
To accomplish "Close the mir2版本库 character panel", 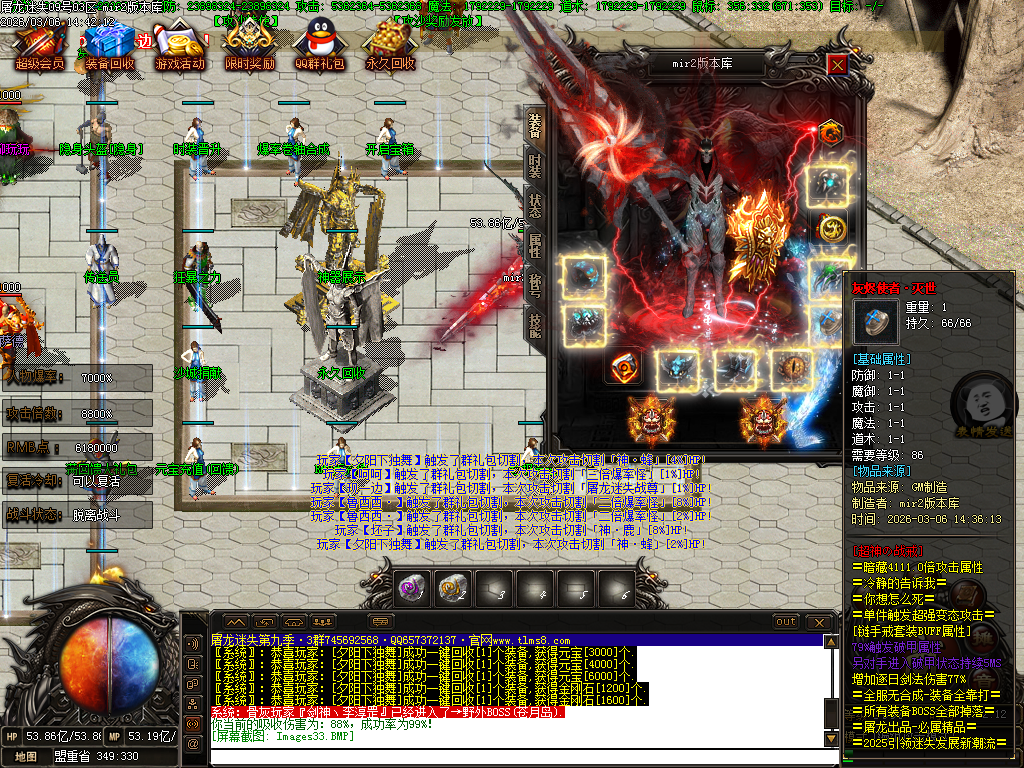I will click(837, 65).
